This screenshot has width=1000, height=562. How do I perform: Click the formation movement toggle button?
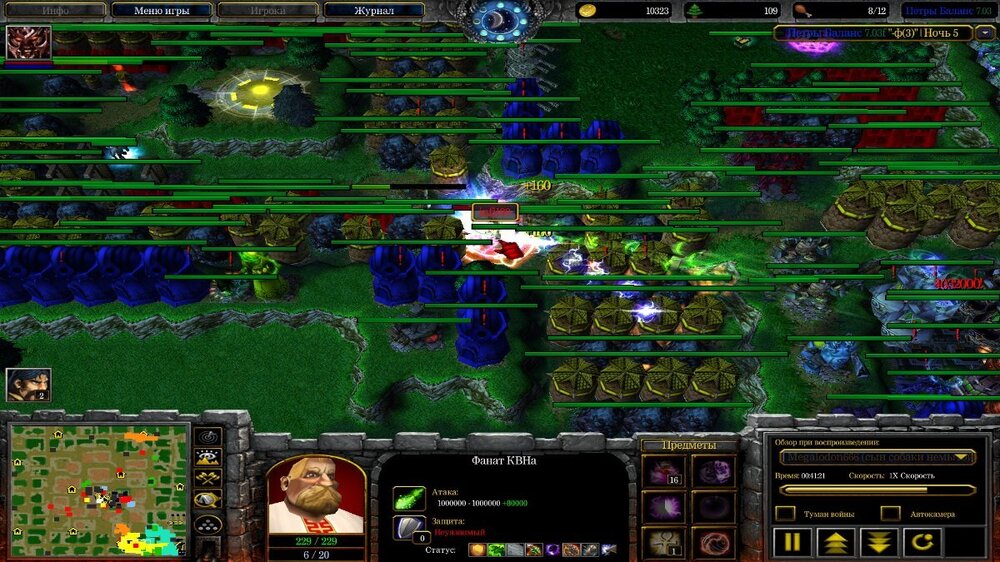pyautogui.click(x=208, y=525)
